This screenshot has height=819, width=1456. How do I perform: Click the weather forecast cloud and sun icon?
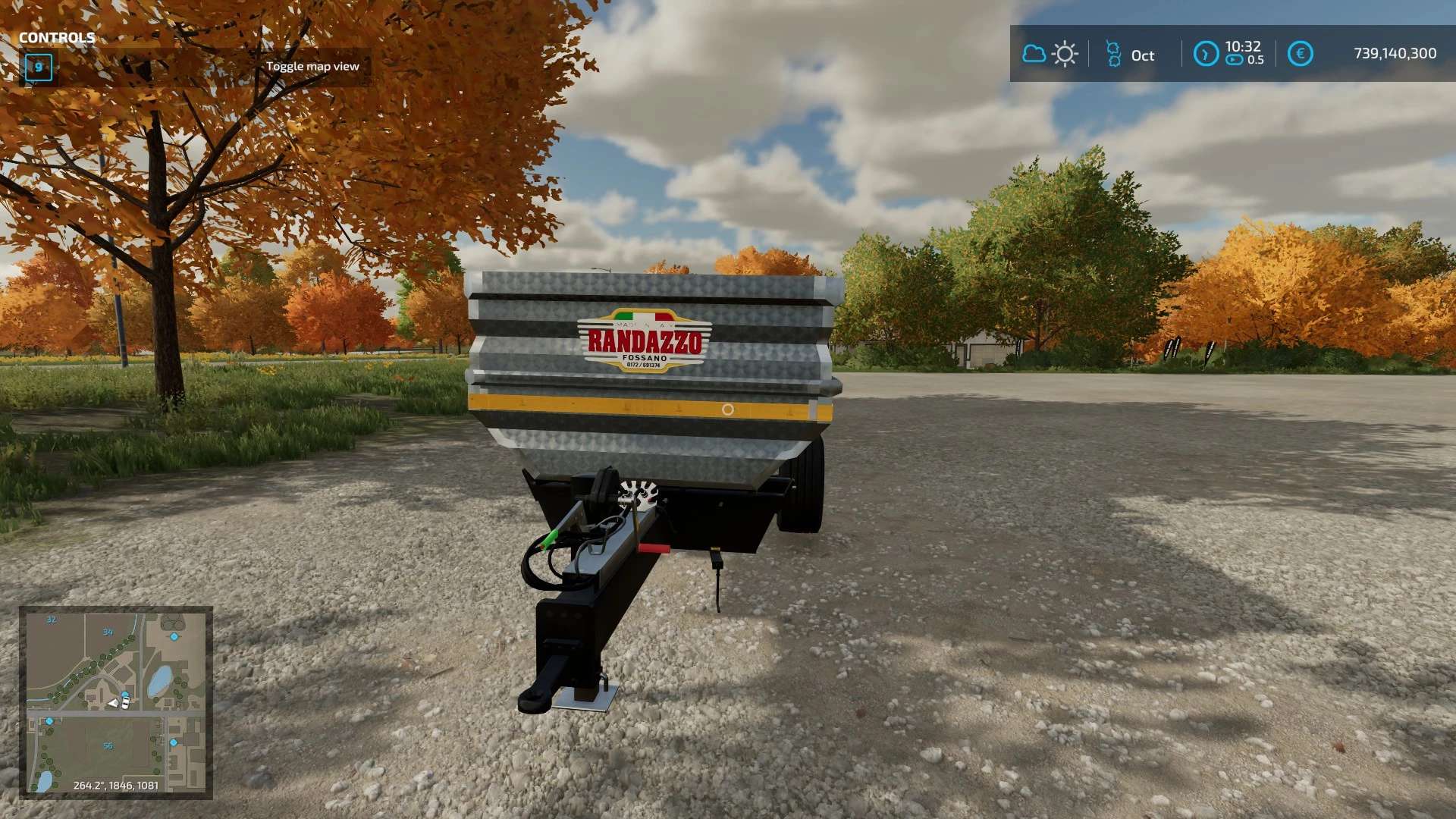click(x=1050, y=54)
